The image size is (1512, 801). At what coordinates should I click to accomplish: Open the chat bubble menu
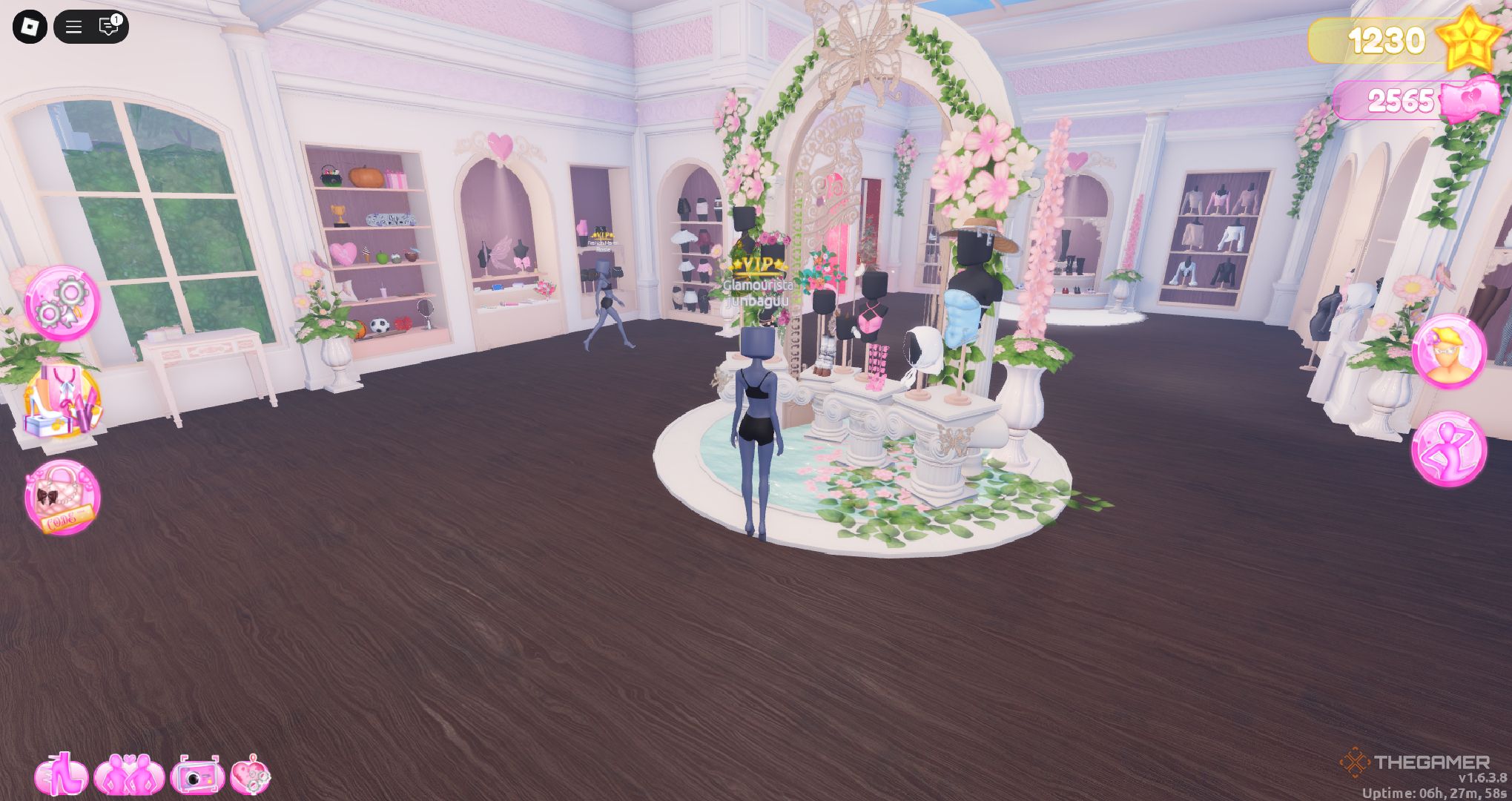108,28
